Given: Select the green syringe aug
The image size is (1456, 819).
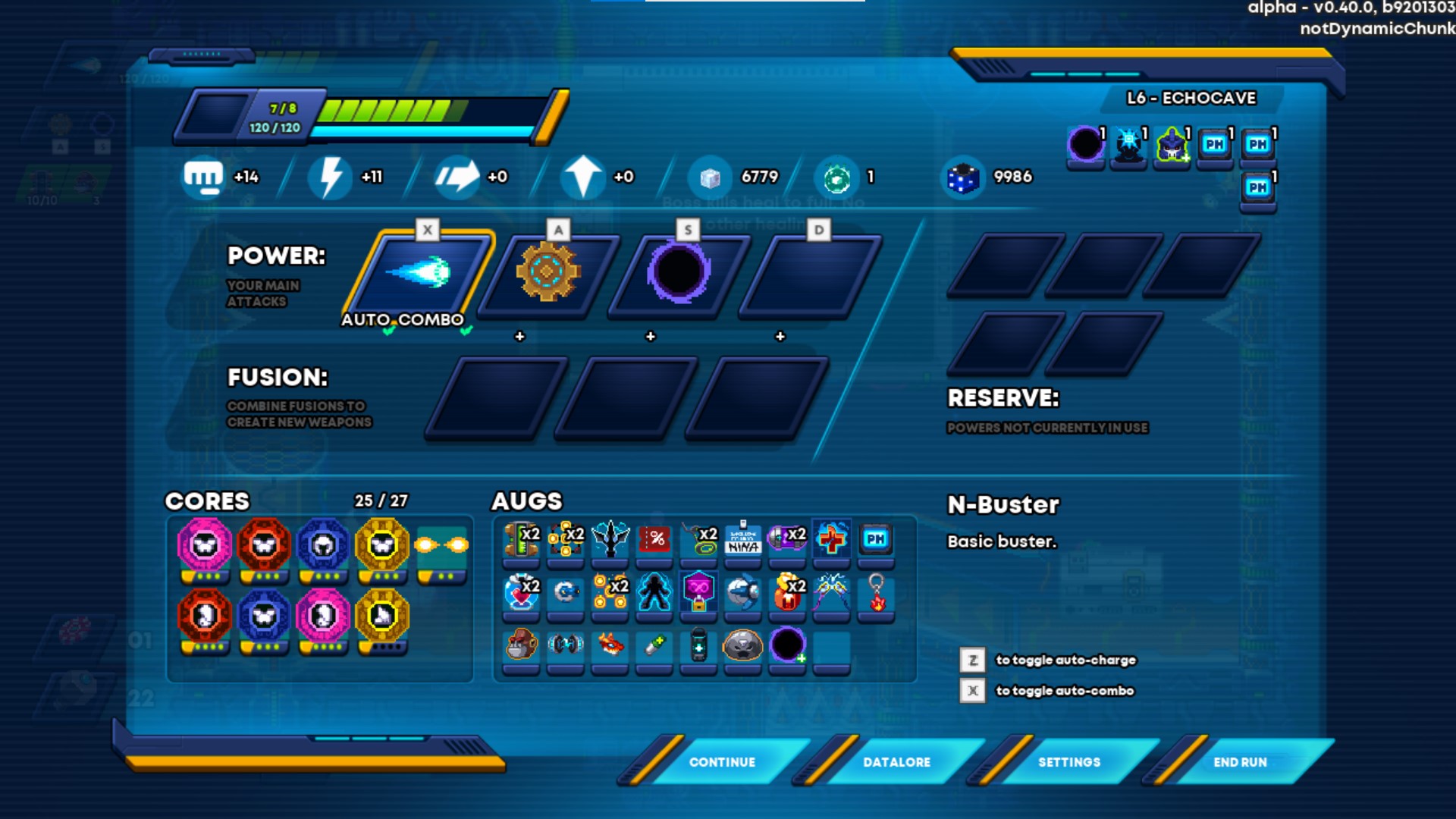Looking at the screenshot, I should (654, 646).
